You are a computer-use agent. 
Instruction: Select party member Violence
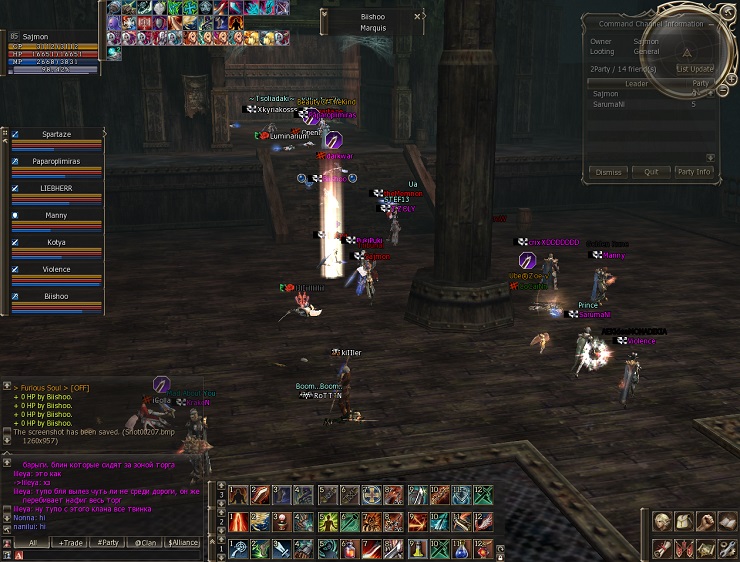coord(57,269)
